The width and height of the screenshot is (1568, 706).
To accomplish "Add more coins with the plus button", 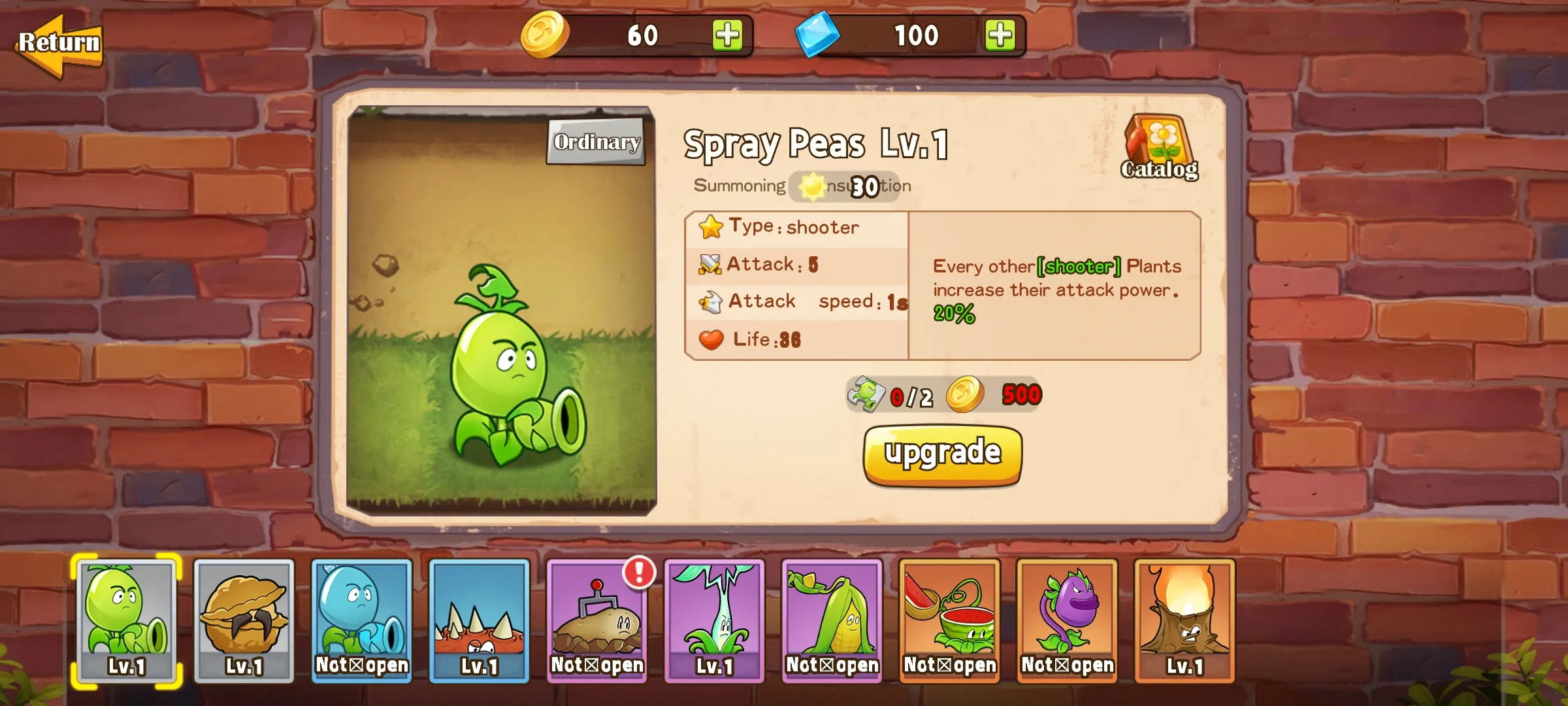I will 727,36.
